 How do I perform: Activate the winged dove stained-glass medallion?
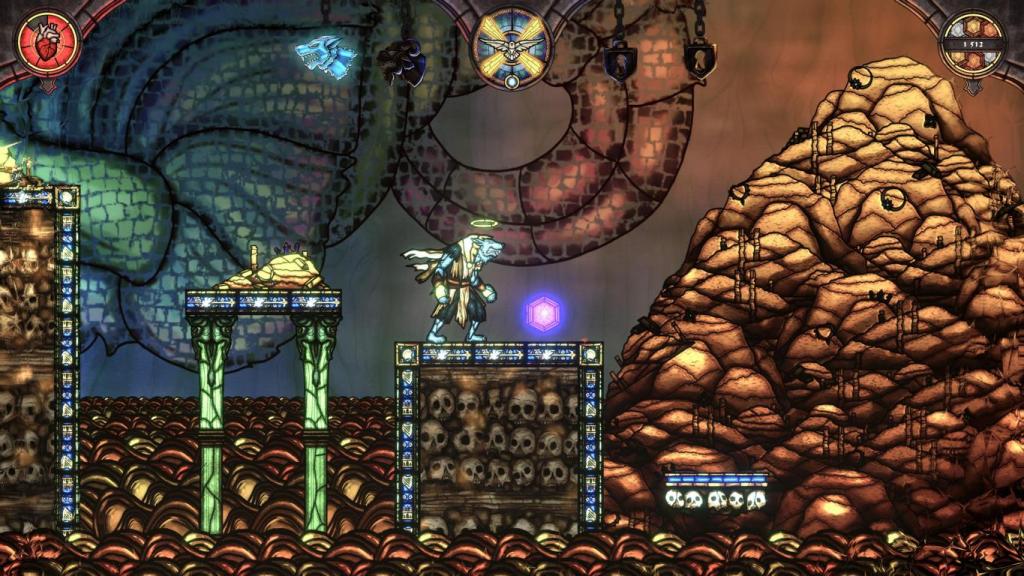(x=512, y=48)
